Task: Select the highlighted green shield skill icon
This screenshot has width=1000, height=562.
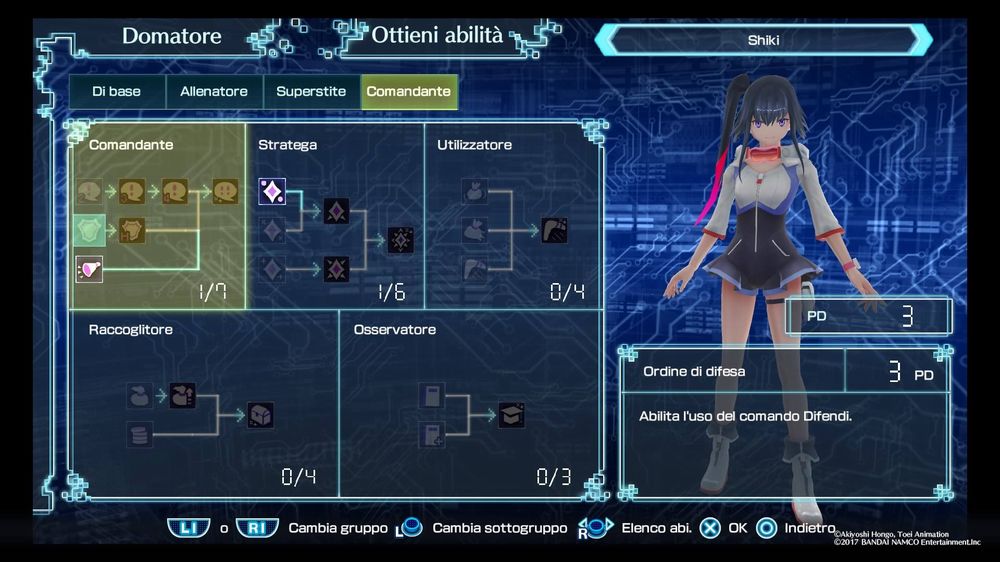Action: [x=89, y=230]
